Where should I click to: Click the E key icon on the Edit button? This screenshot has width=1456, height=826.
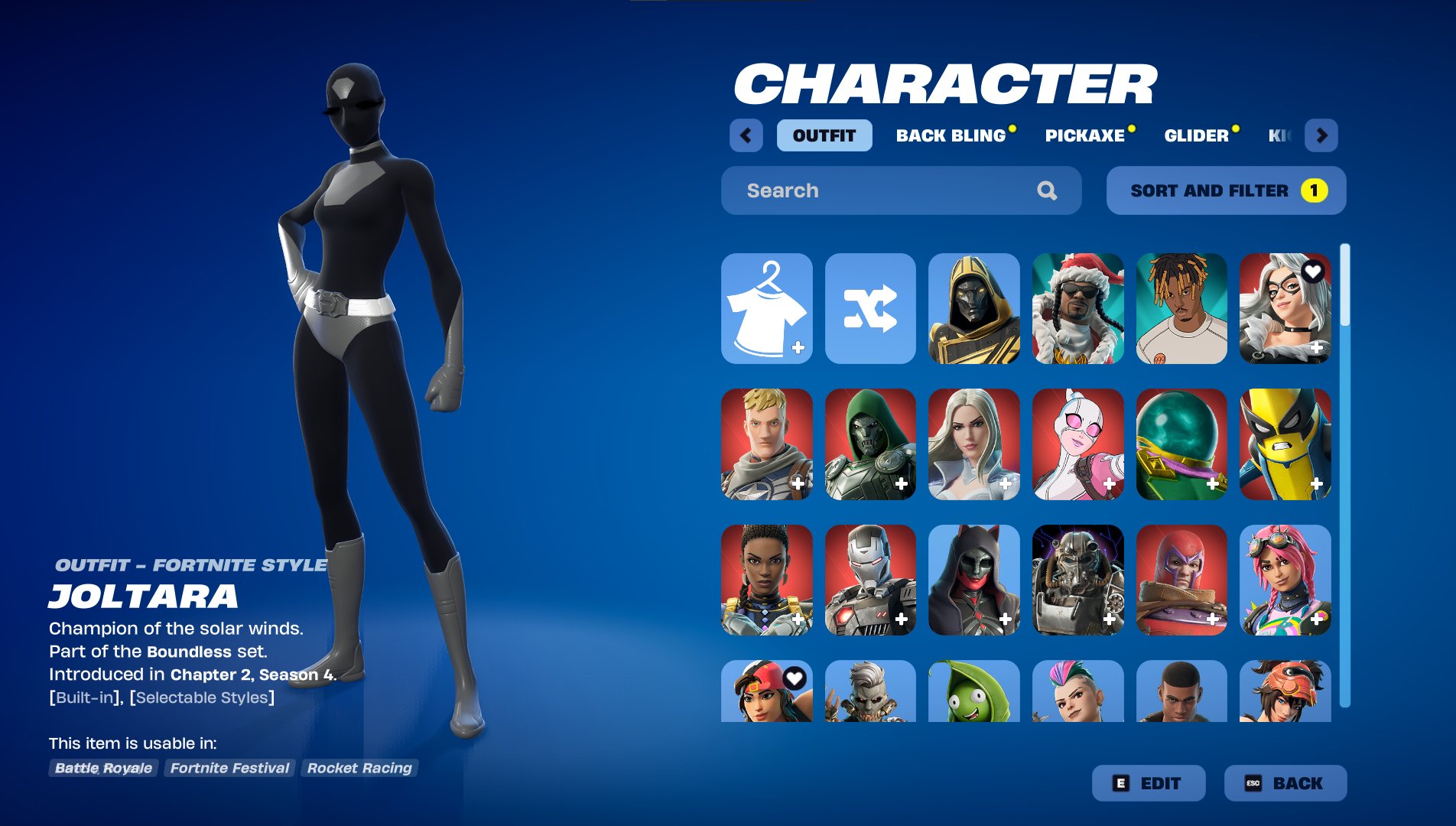1121,783
